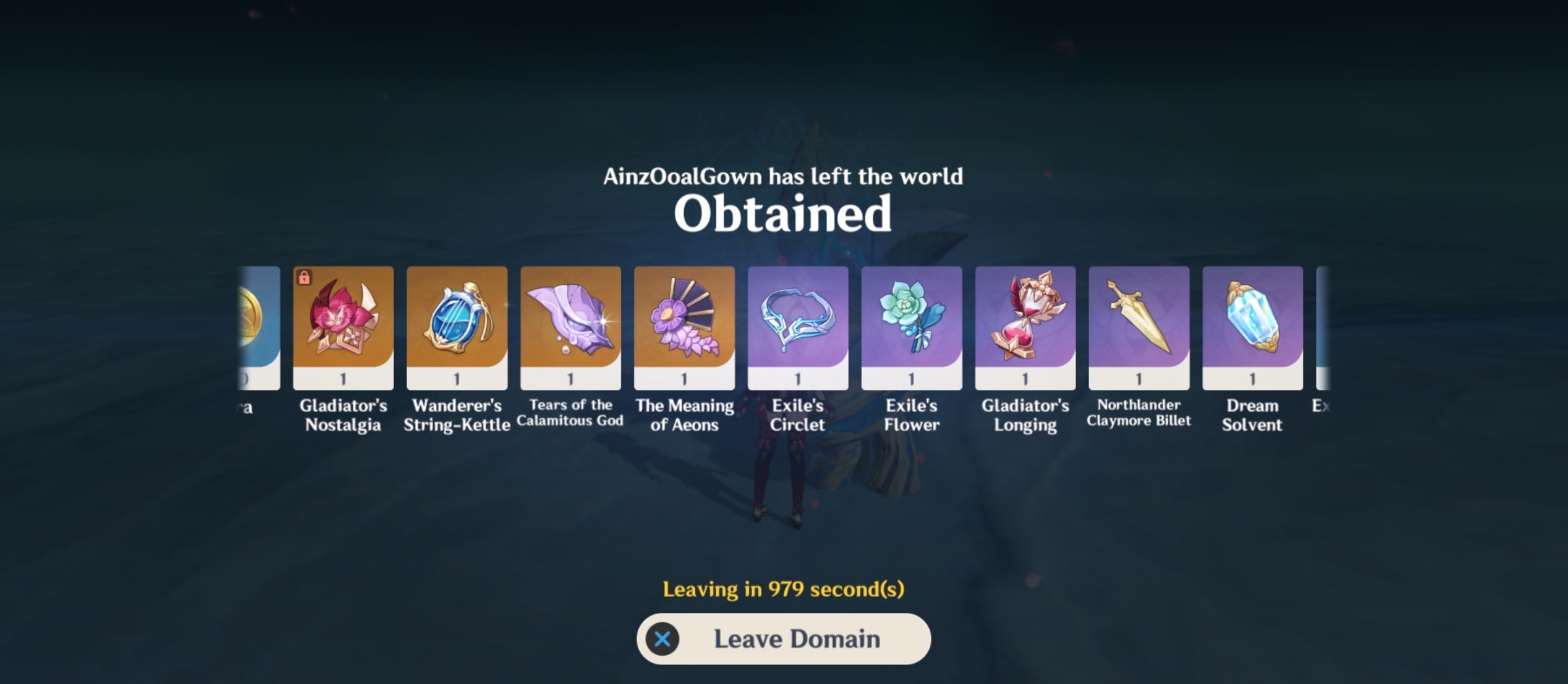Select The Meaning of Aeons artifact
Image resolution: width=1568 pixels, height=684 pixels.
pyautogui.click(x=683, y=325)
